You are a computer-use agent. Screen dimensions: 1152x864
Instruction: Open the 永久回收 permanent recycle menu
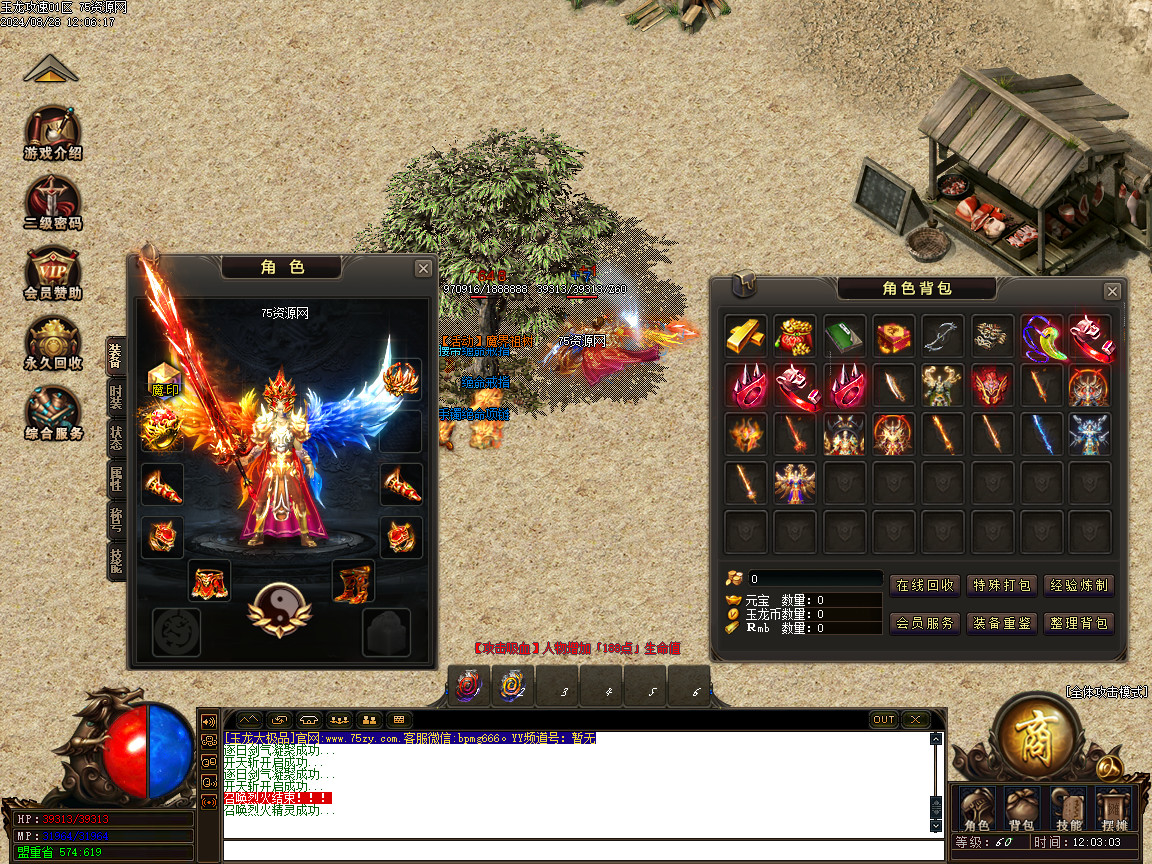53,343
